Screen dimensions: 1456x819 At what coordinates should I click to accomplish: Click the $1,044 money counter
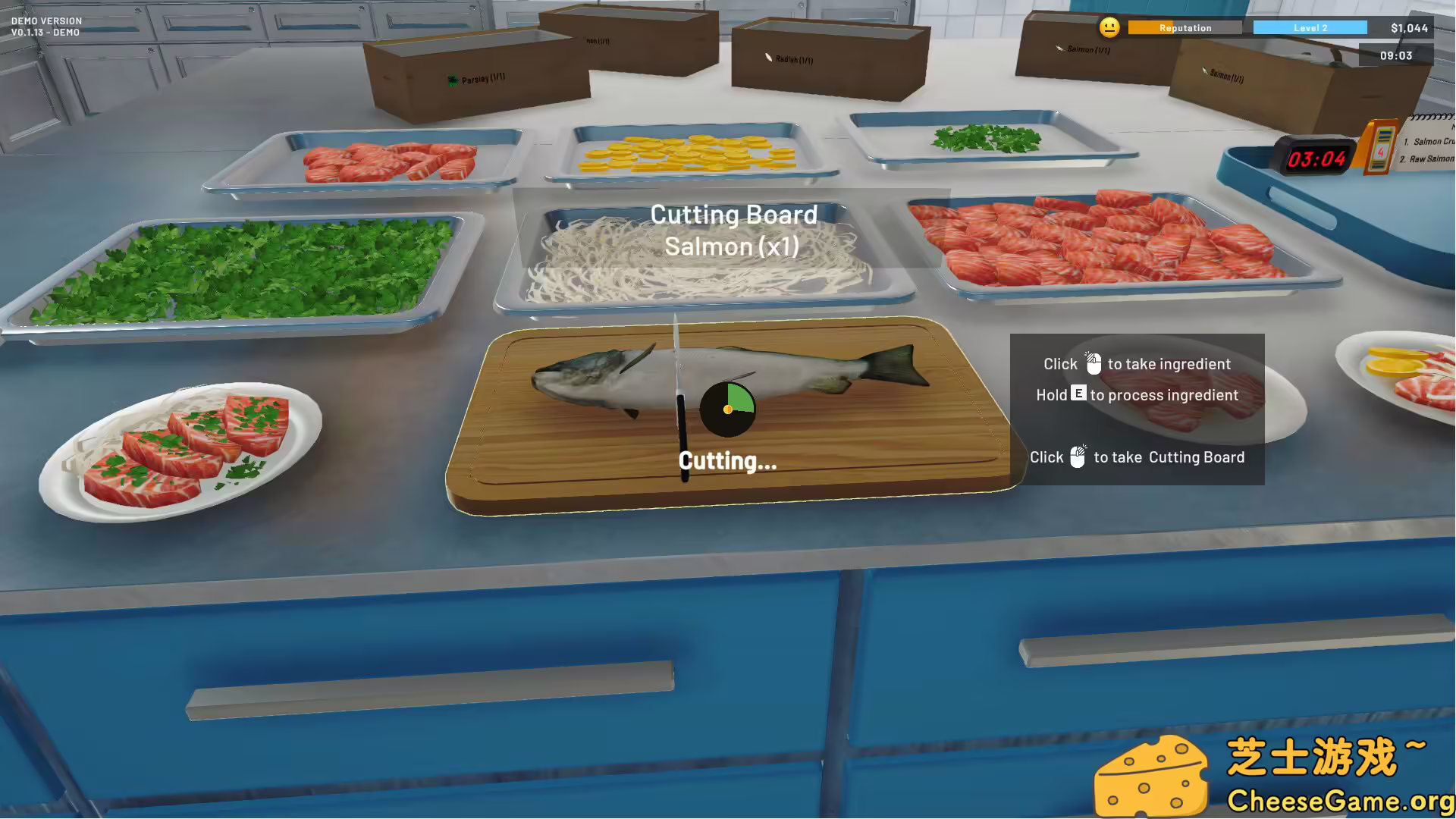click(x=1410, y=27)
